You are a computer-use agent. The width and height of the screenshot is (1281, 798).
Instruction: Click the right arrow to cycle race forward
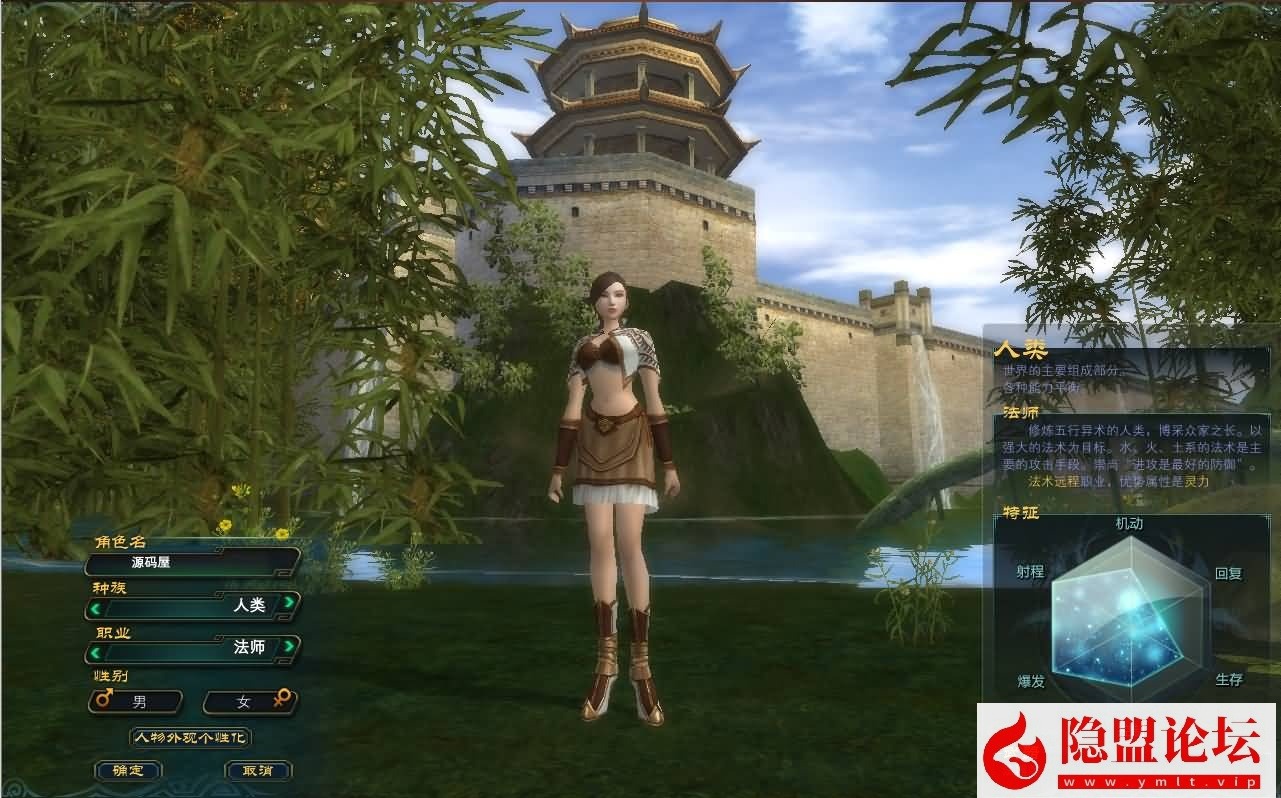291,602
